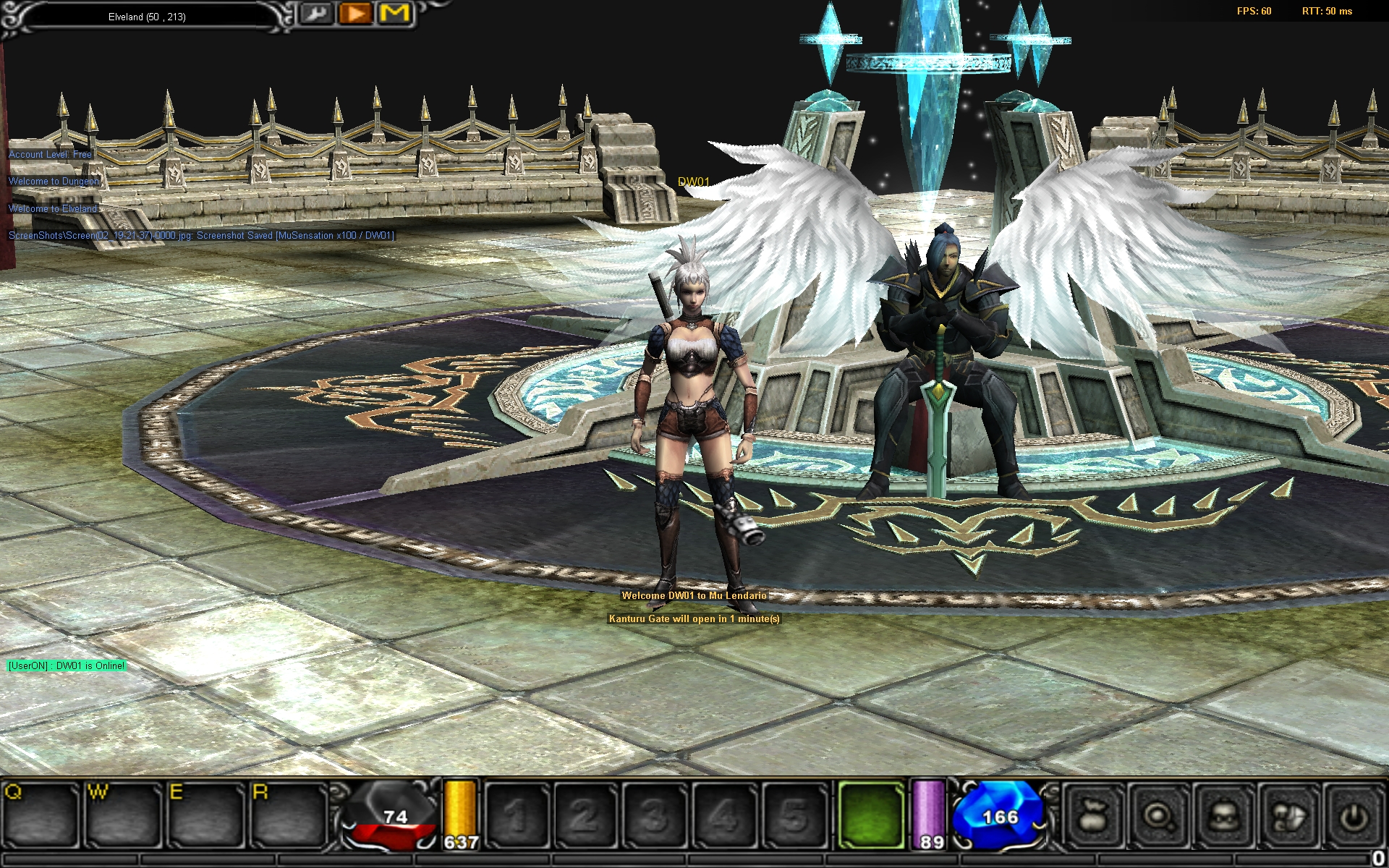Choose skill slot number 3
The height and width of the screenshot is (868, 1389).
(654, 815)
